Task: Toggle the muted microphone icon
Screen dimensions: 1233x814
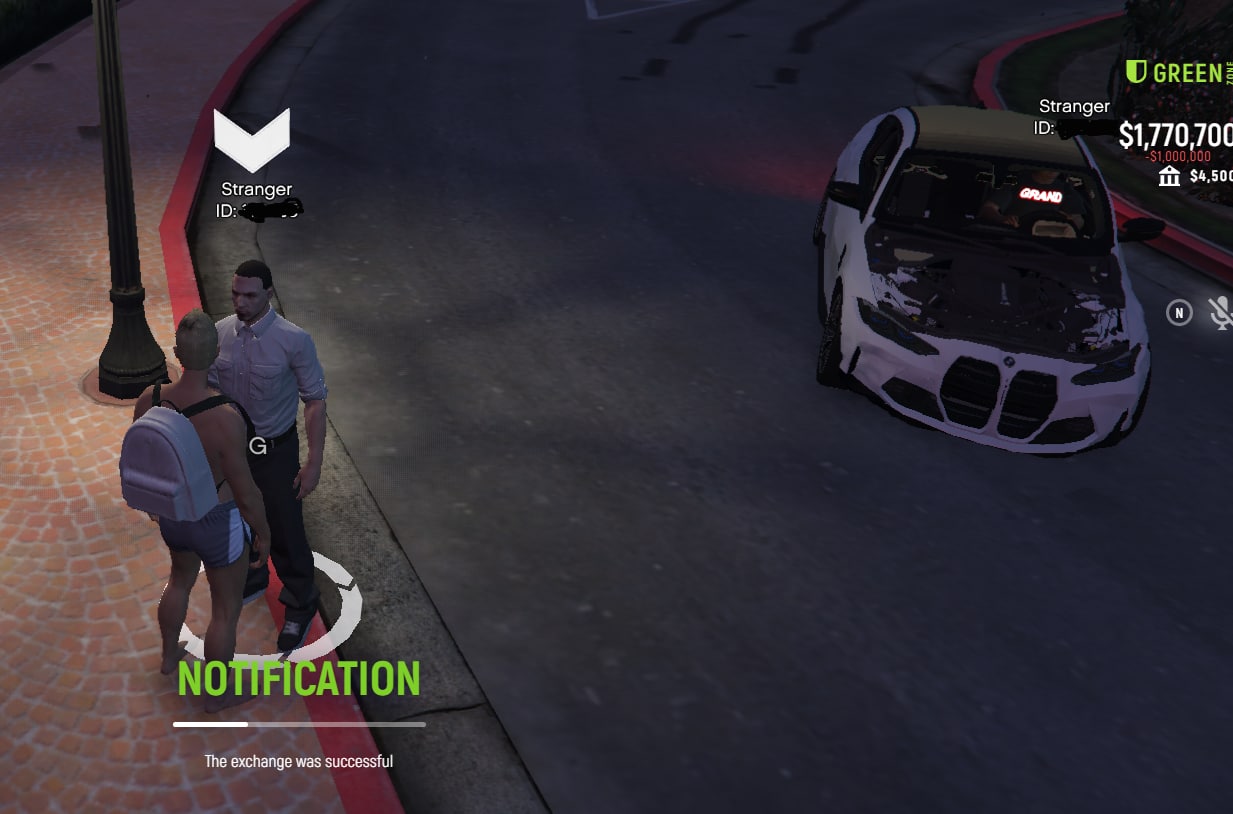Action: [1221, 313]
